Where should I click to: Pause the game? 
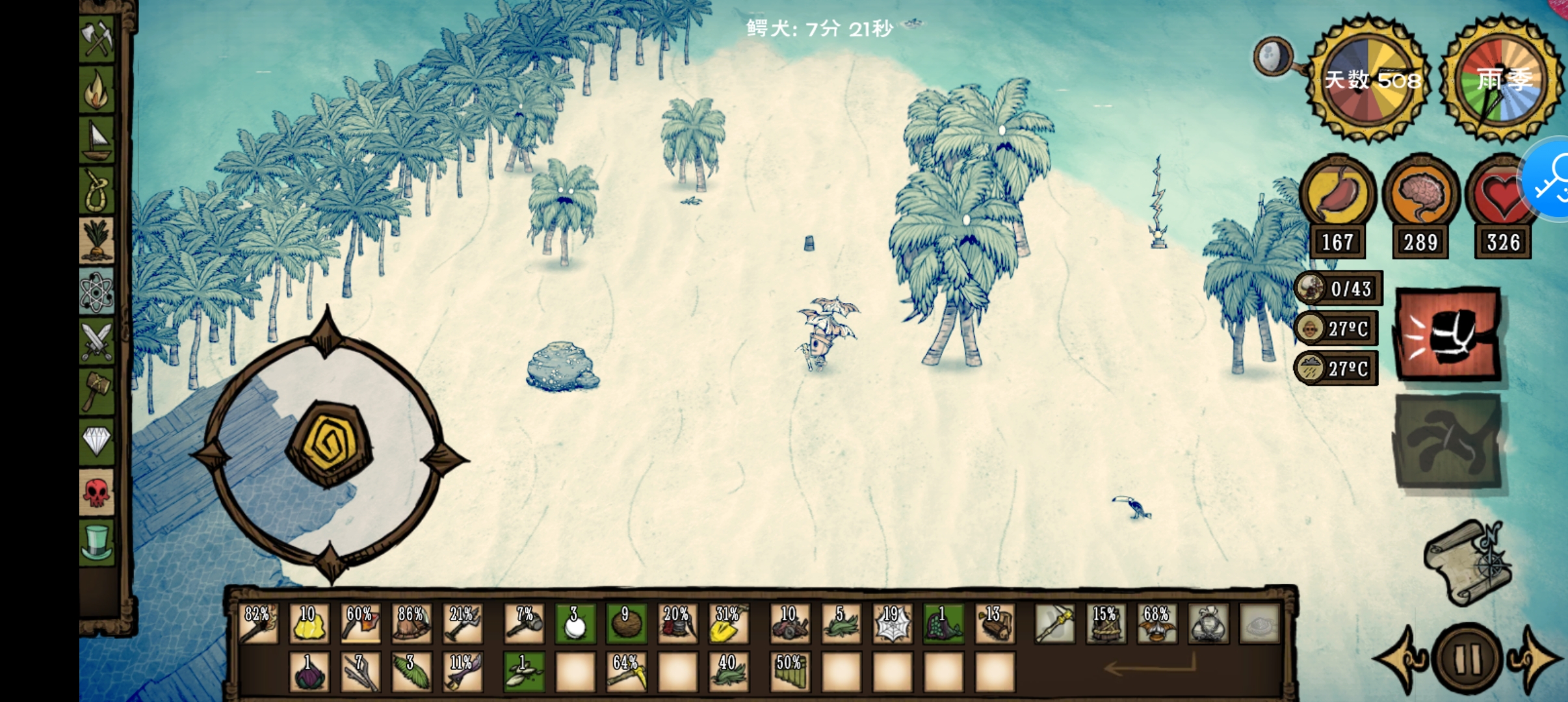[1467, 659]
